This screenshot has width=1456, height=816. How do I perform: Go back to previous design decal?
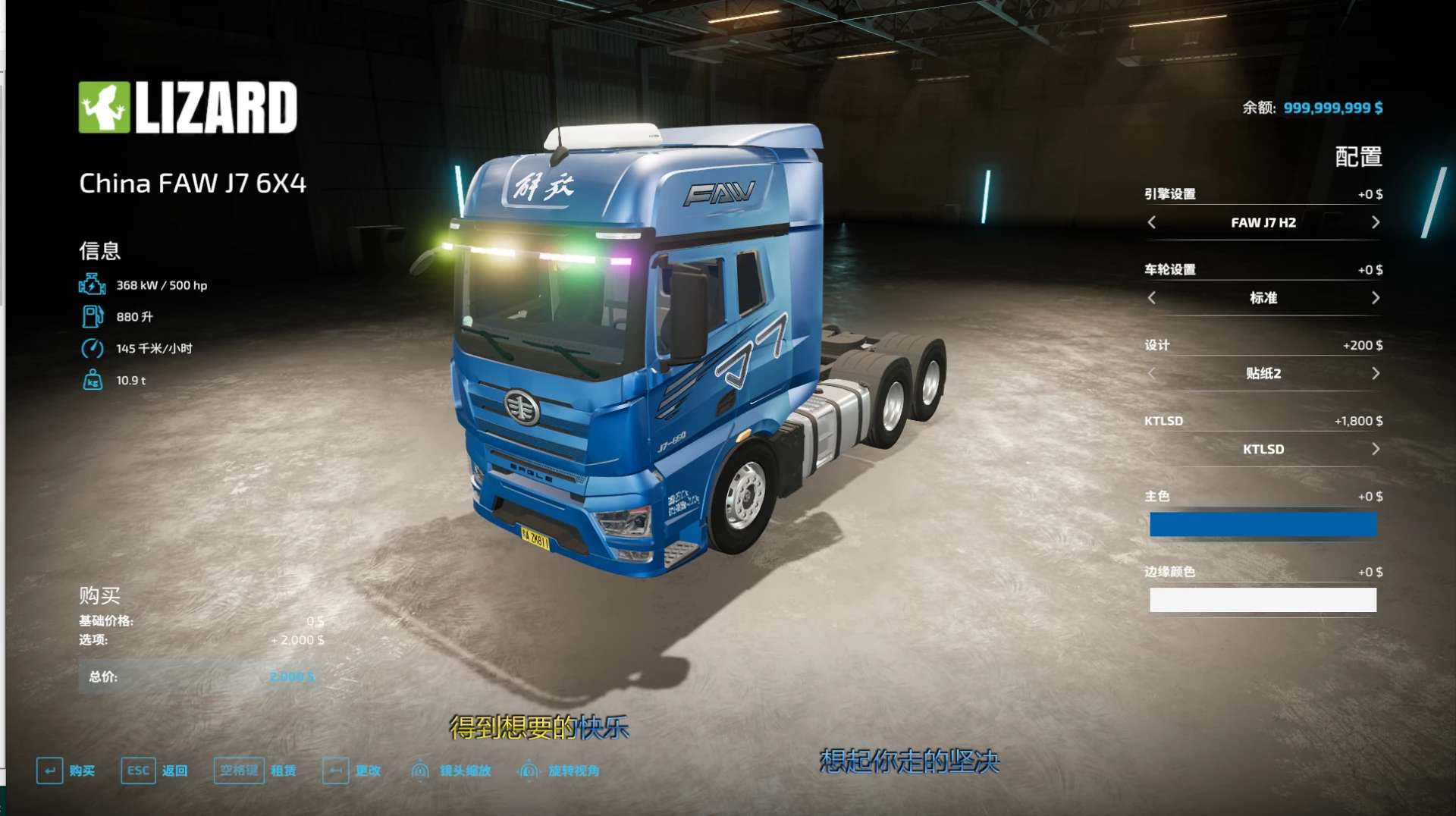[1152, 373]
